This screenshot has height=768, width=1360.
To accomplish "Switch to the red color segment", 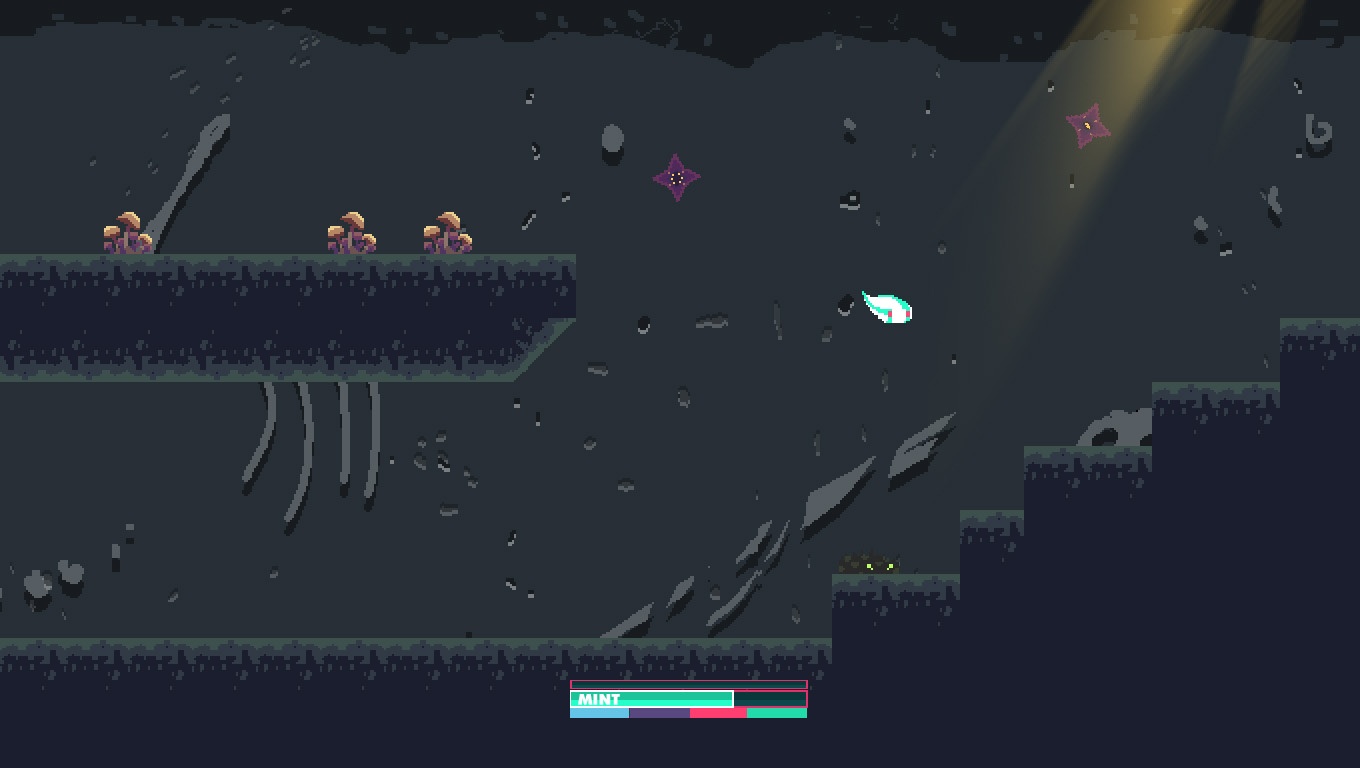I will (x=718, y=713).
